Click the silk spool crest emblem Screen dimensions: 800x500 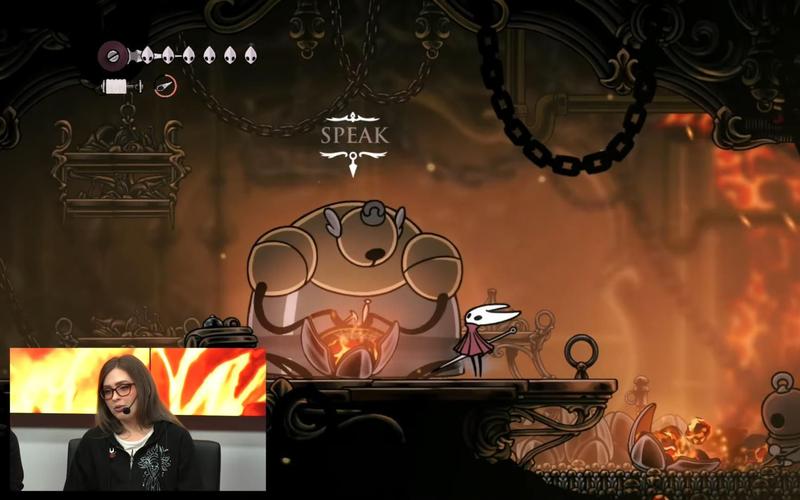point(113,54)
